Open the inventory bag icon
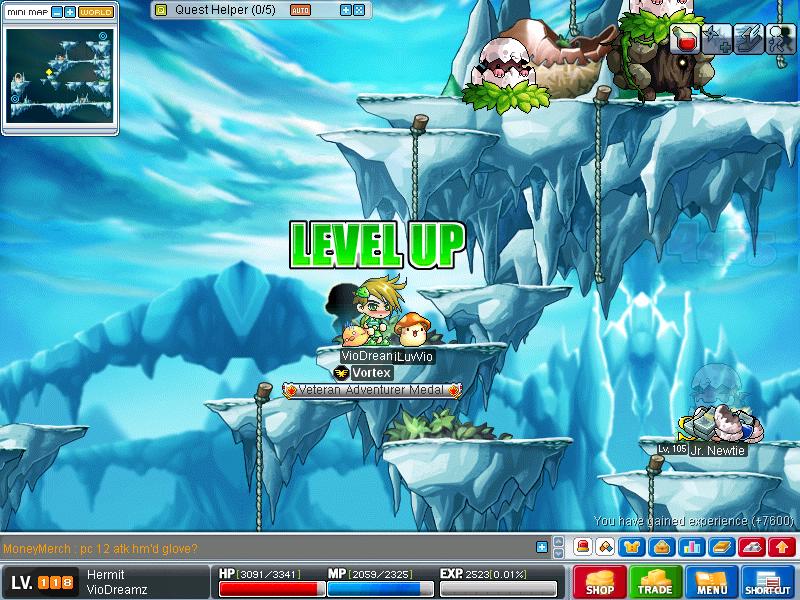Screen dimensions: 800x600 point(661,547)
